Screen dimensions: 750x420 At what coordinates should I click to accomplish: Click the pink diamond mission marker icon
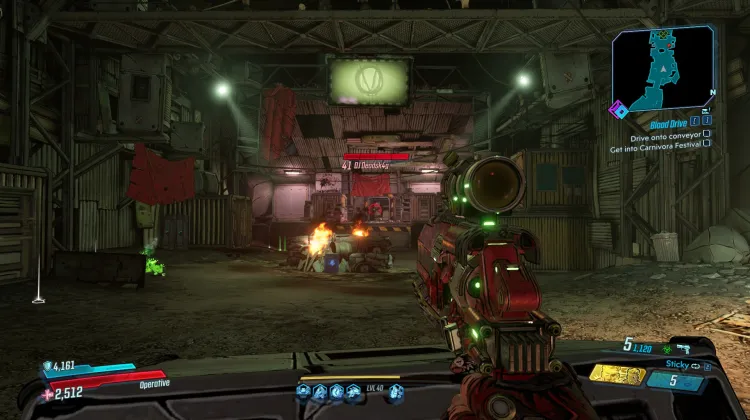620,110
